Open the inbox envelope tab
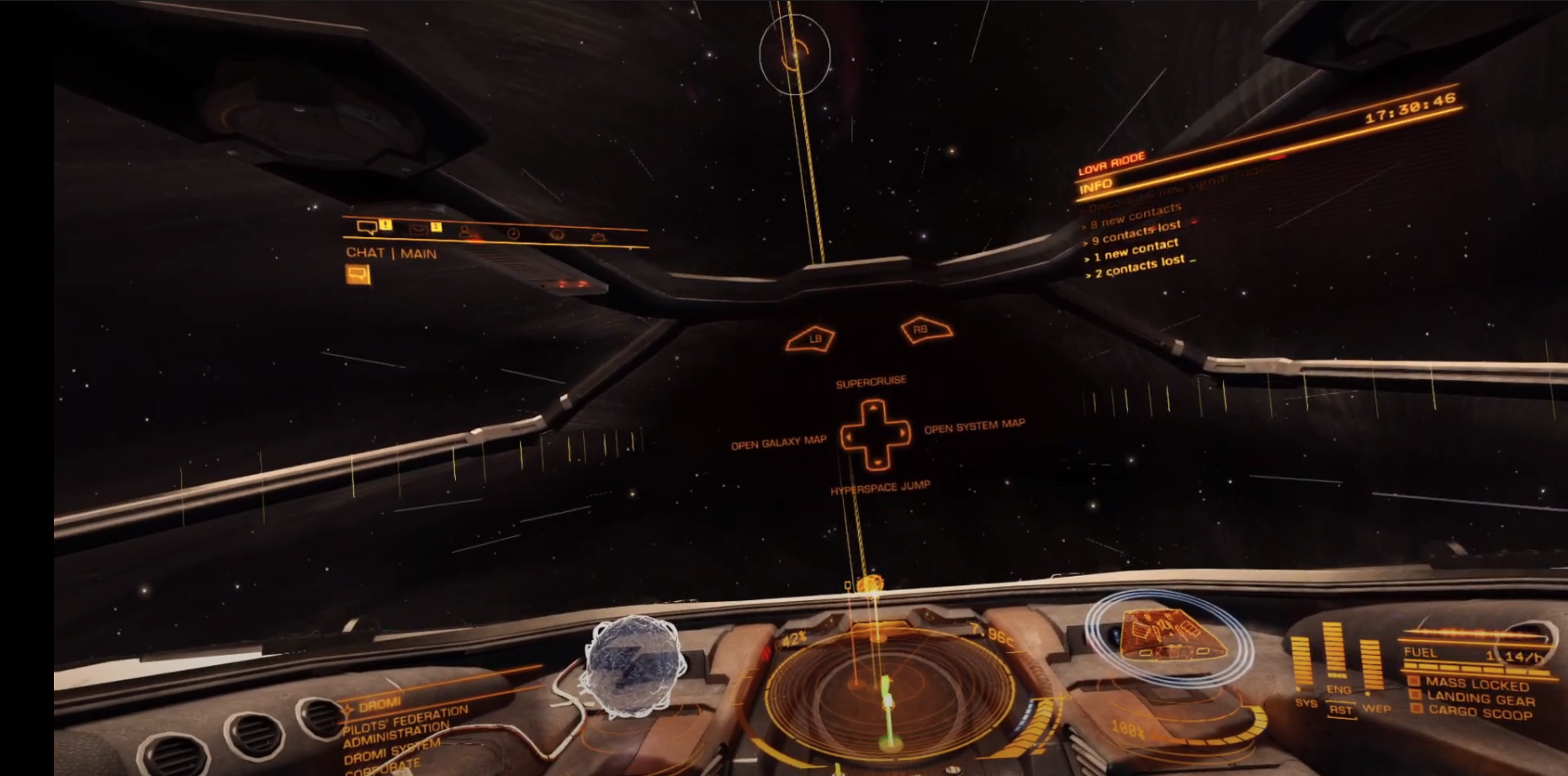1568x776 pixels. 419,229
